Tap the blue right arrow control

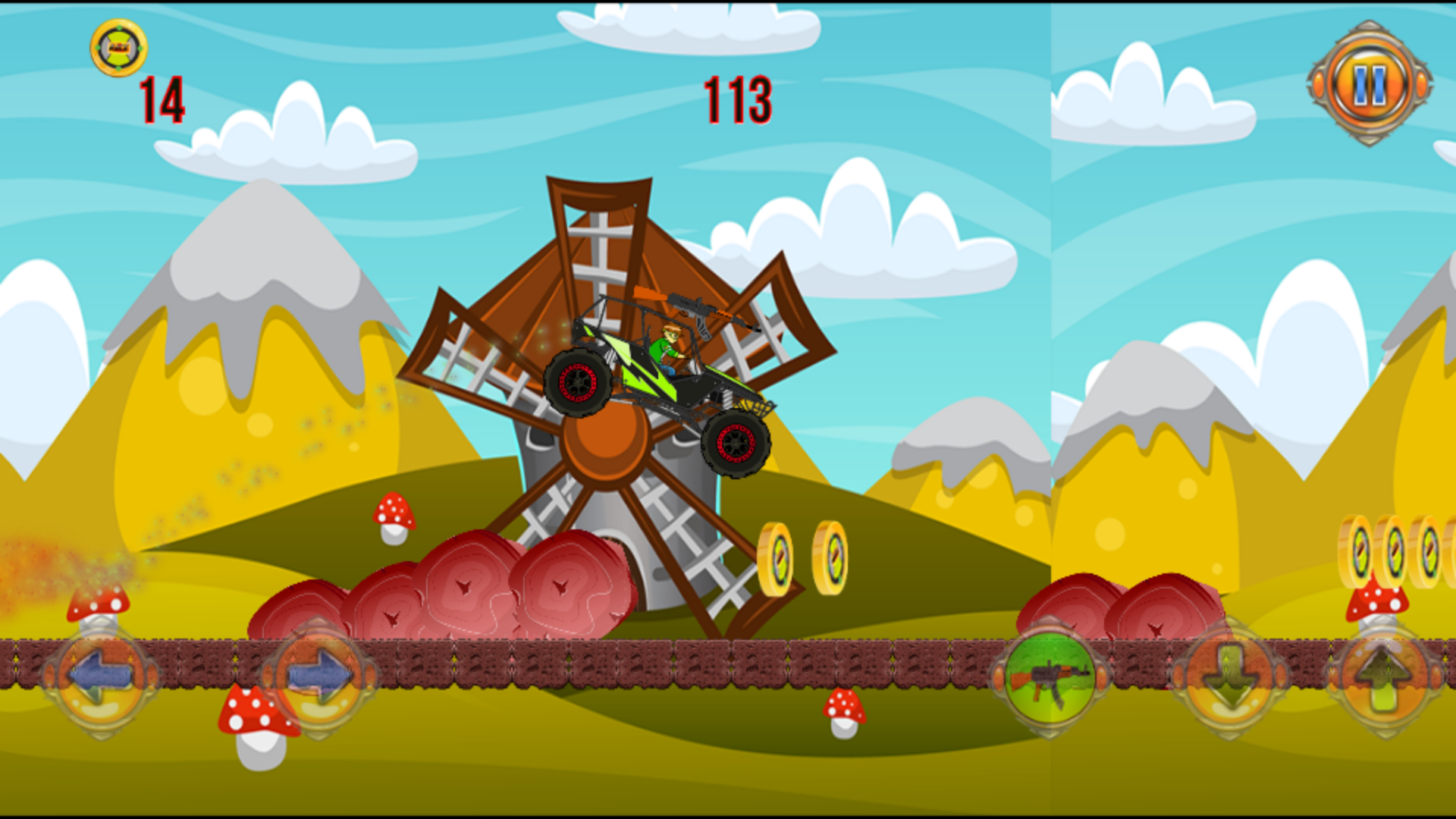coord(318,676)
